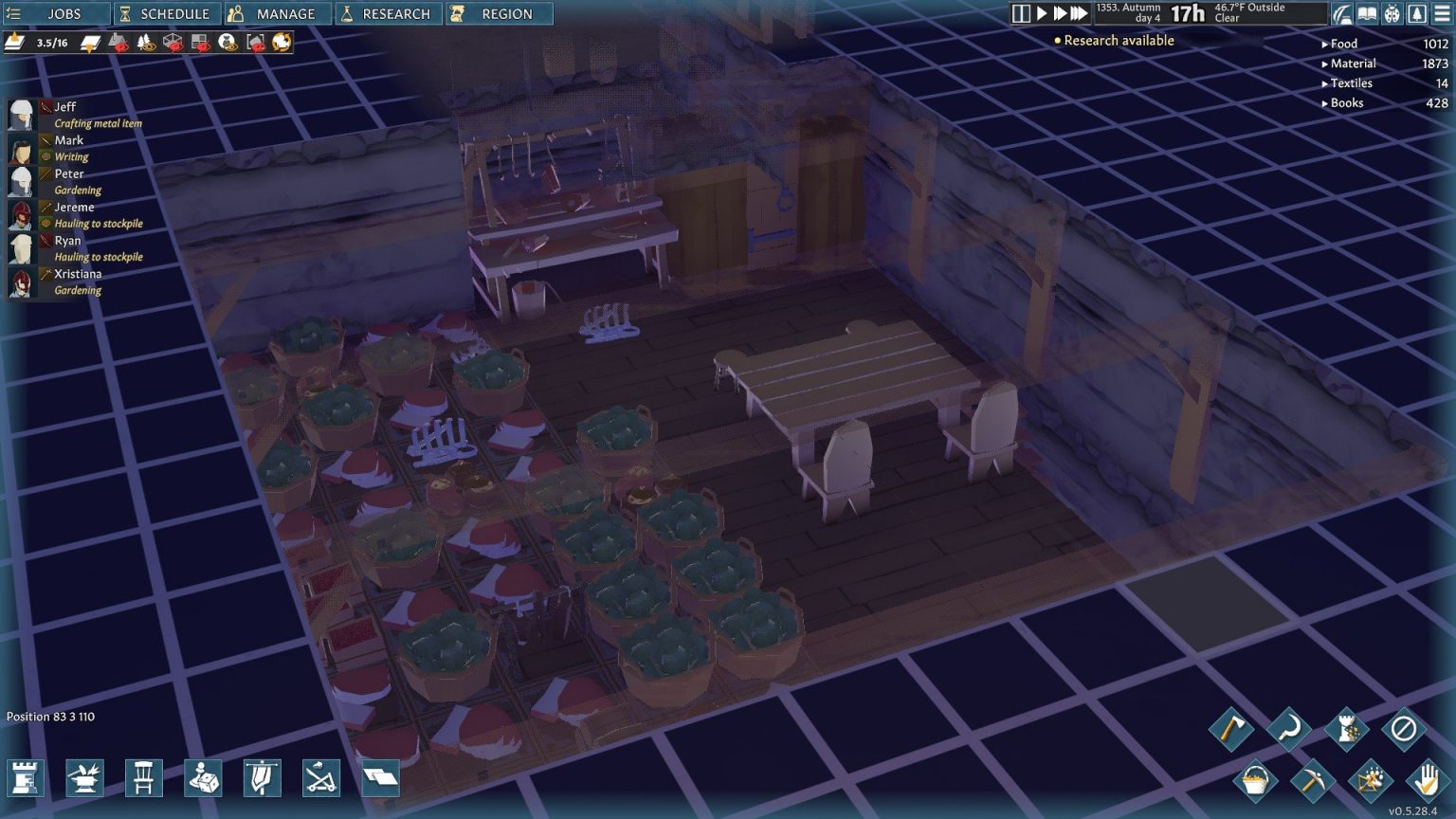
Task: Select the axe chop trees tool
Action: (1230, 729)
